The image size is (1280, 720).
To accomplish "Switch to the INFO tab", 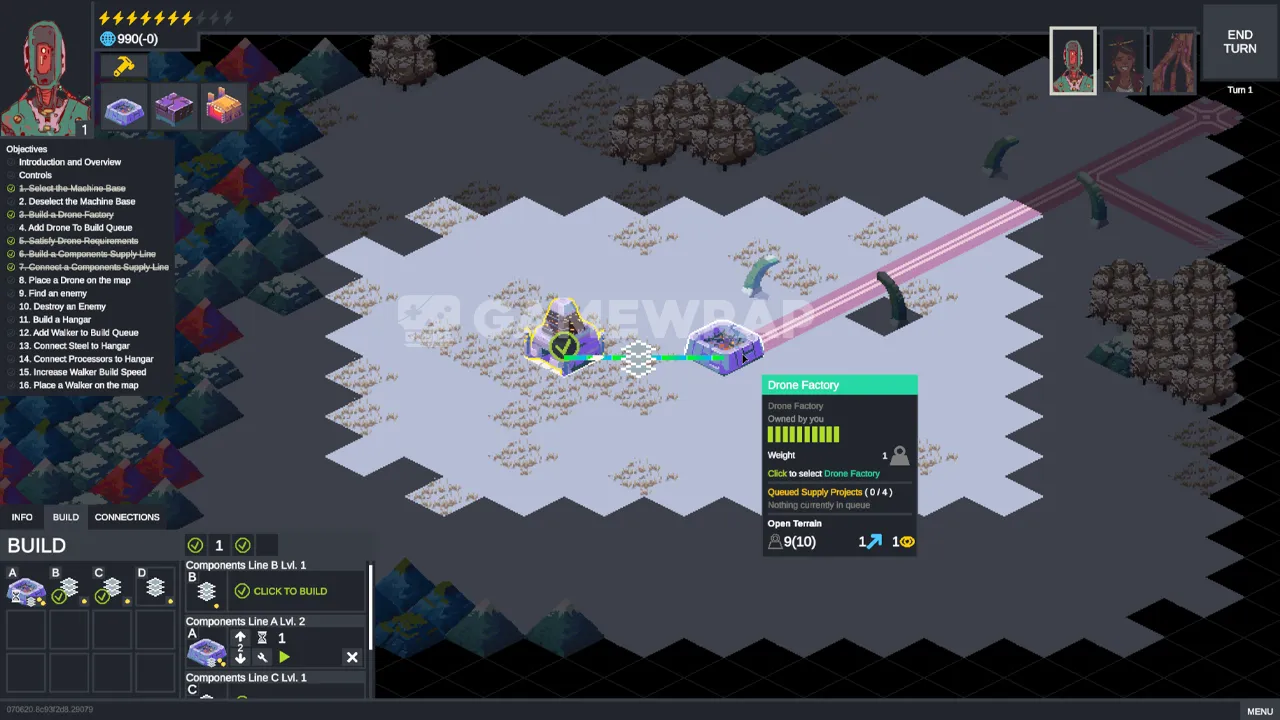I will tap(22, 517).
